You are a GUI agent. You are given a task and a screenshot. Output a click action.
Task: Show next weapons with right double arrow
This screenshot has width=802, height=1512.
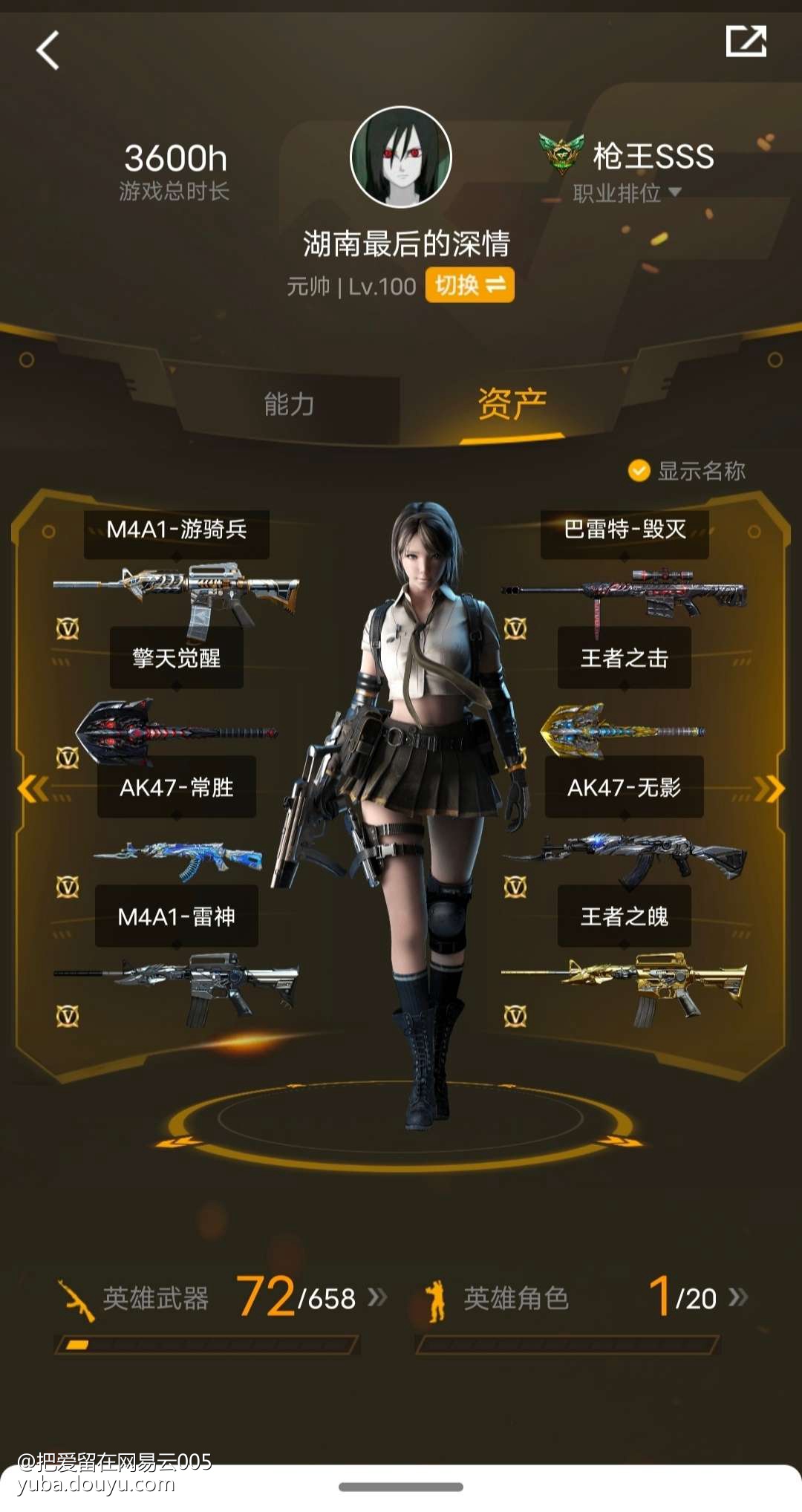(x=769, y=789)
